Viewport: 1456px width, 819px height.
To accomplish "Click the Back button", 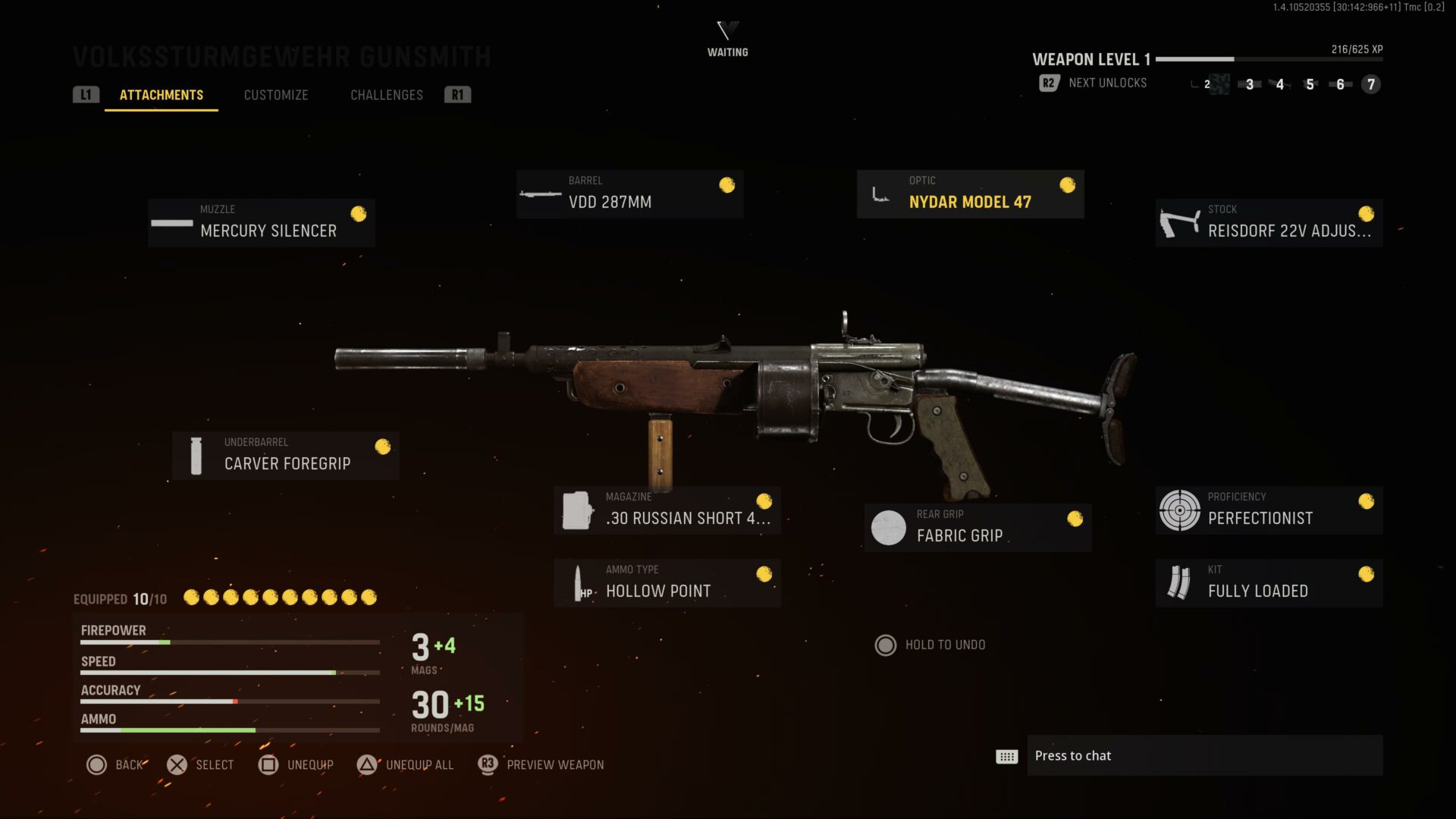I will tap(115, 764).
